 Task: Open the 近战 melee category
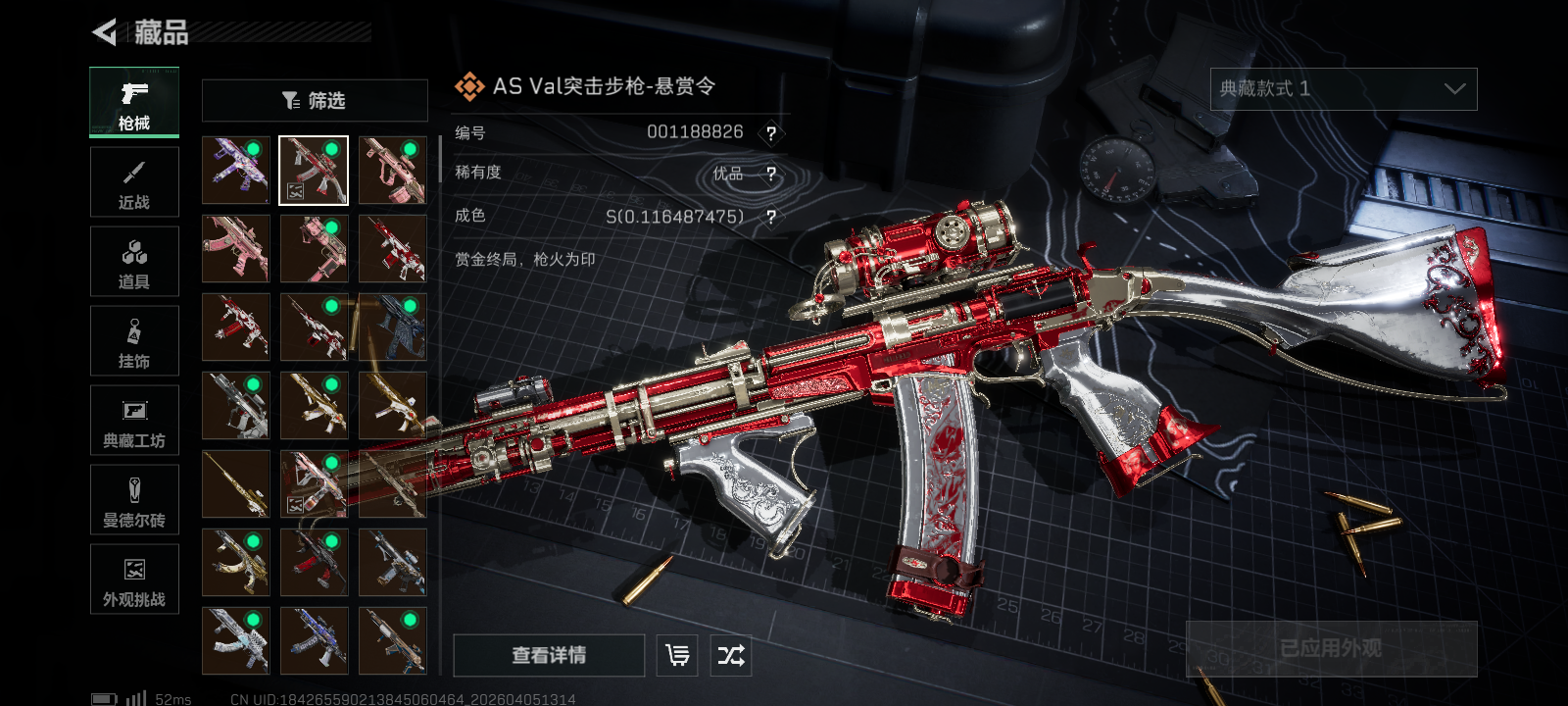[x=134, y=182]
